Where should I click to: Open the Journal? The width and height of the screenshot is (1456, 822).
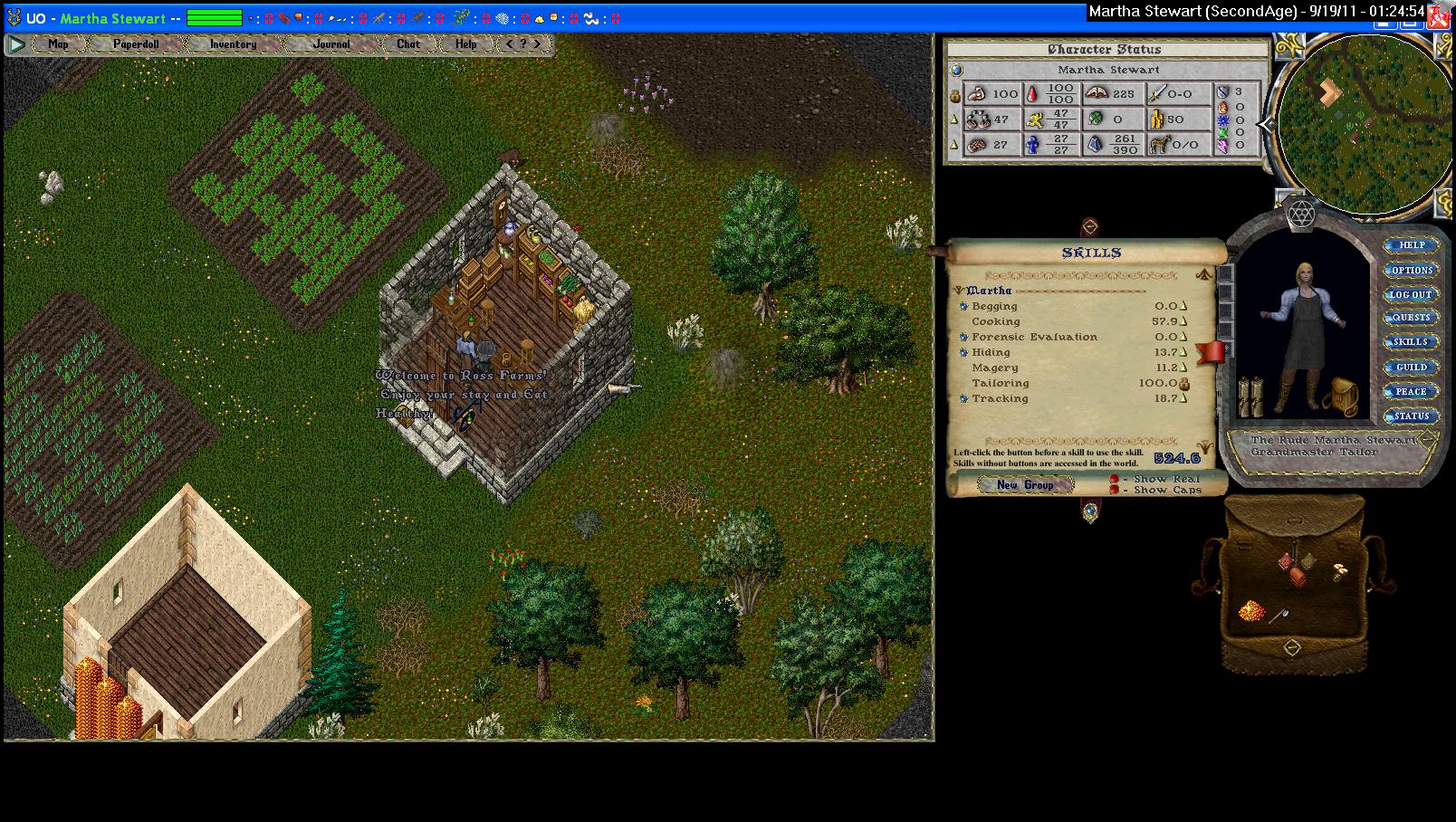click(x=331, y=43)
